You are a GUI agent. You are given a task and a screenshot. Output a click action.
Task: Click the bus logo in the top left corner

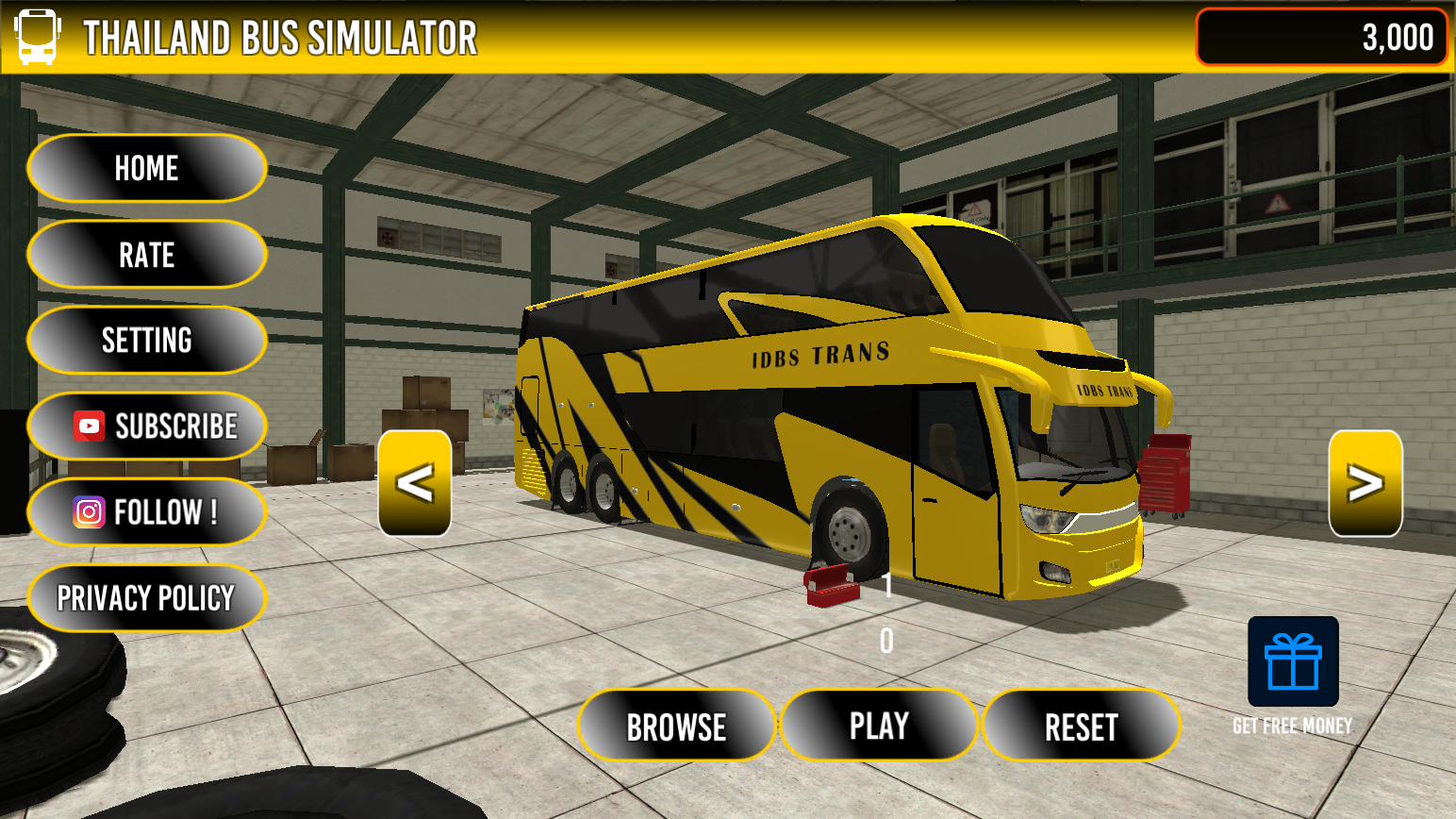pos(36,36)
